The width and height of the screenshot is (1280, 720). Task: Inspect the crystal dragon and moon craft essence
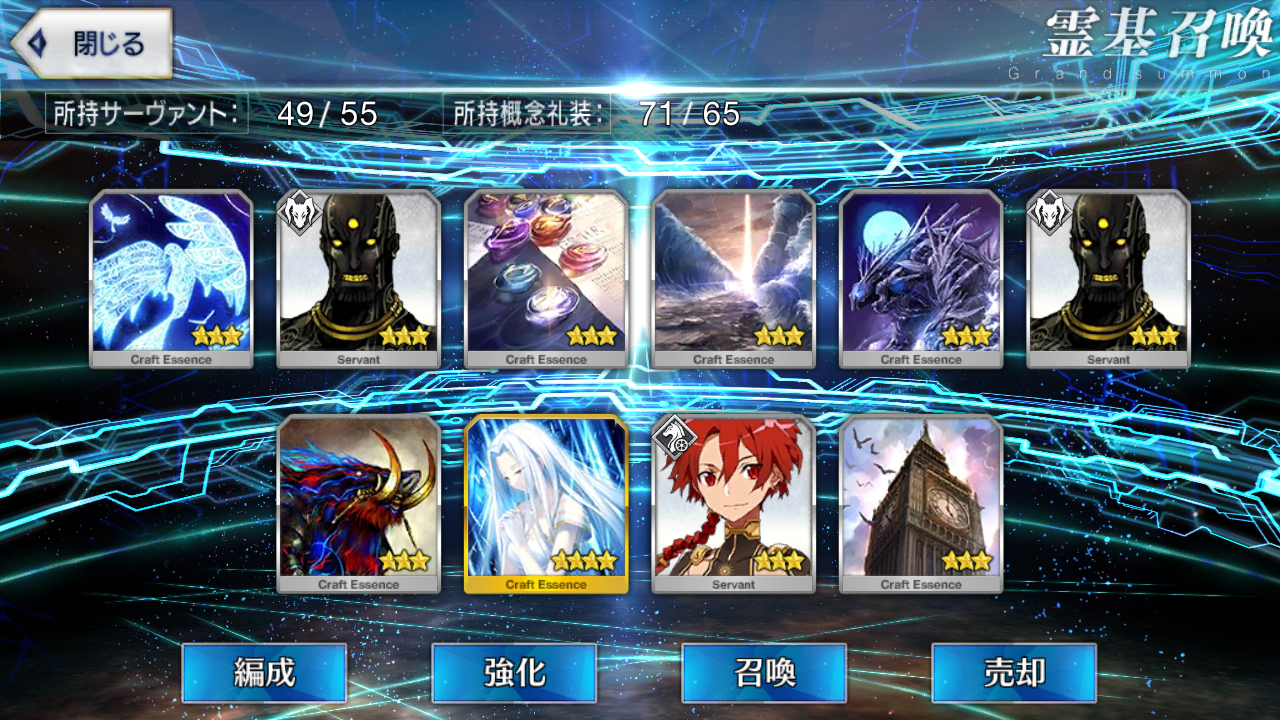click(921, 278)
